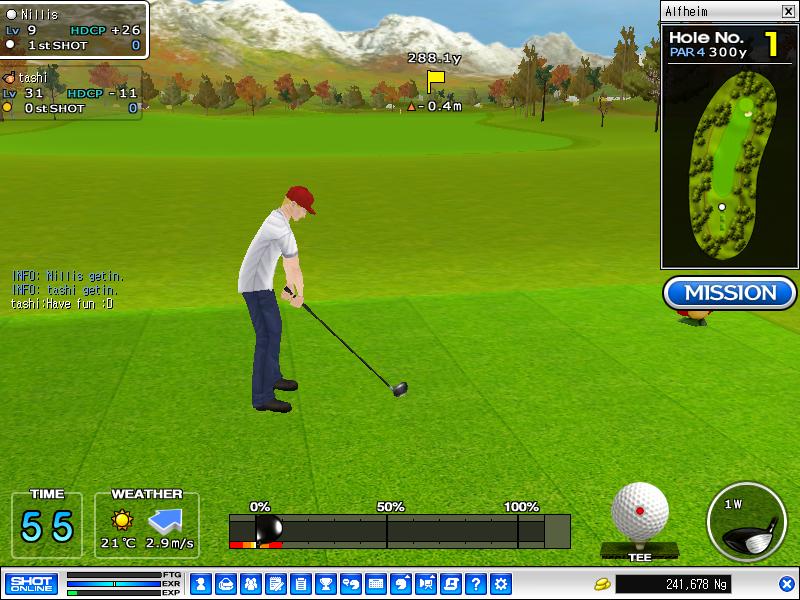Click the swing power gauge bar

[x=400, y=531]
